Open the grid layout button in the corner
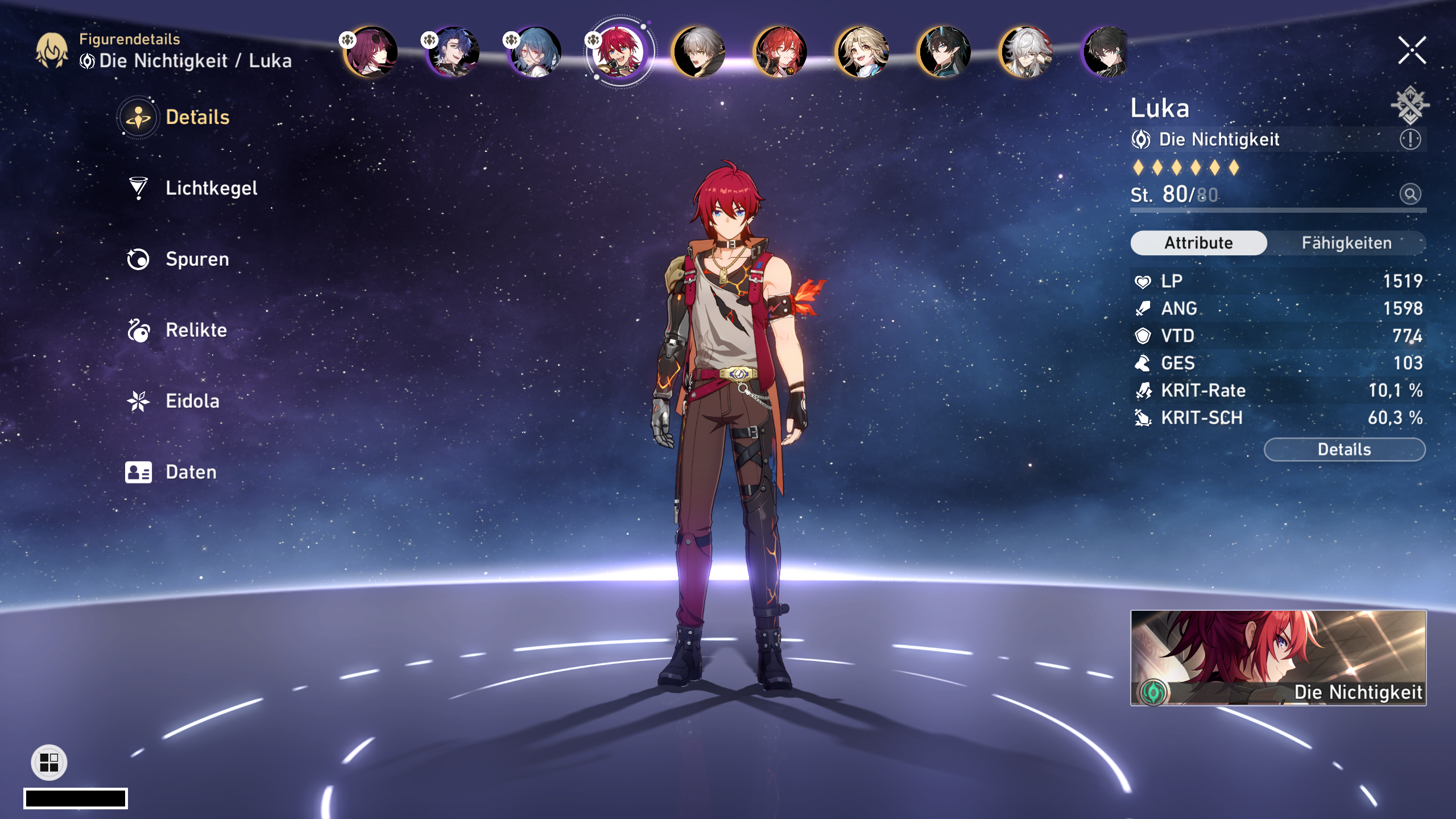The image size is (1456, 819). tap(49, 762)
